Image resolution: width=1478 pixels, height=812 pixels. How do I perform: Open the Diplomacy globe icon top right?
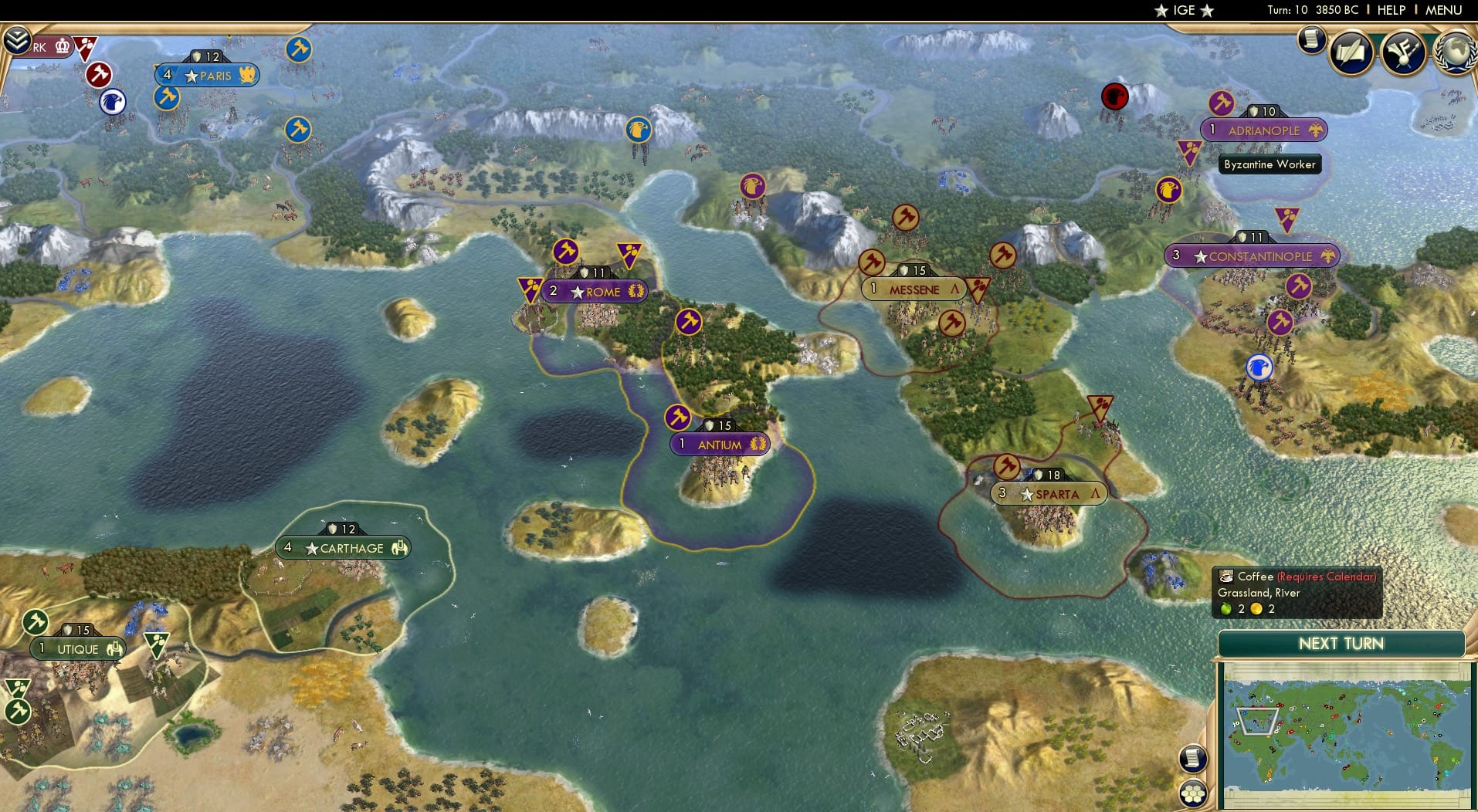pos(1455,52)
